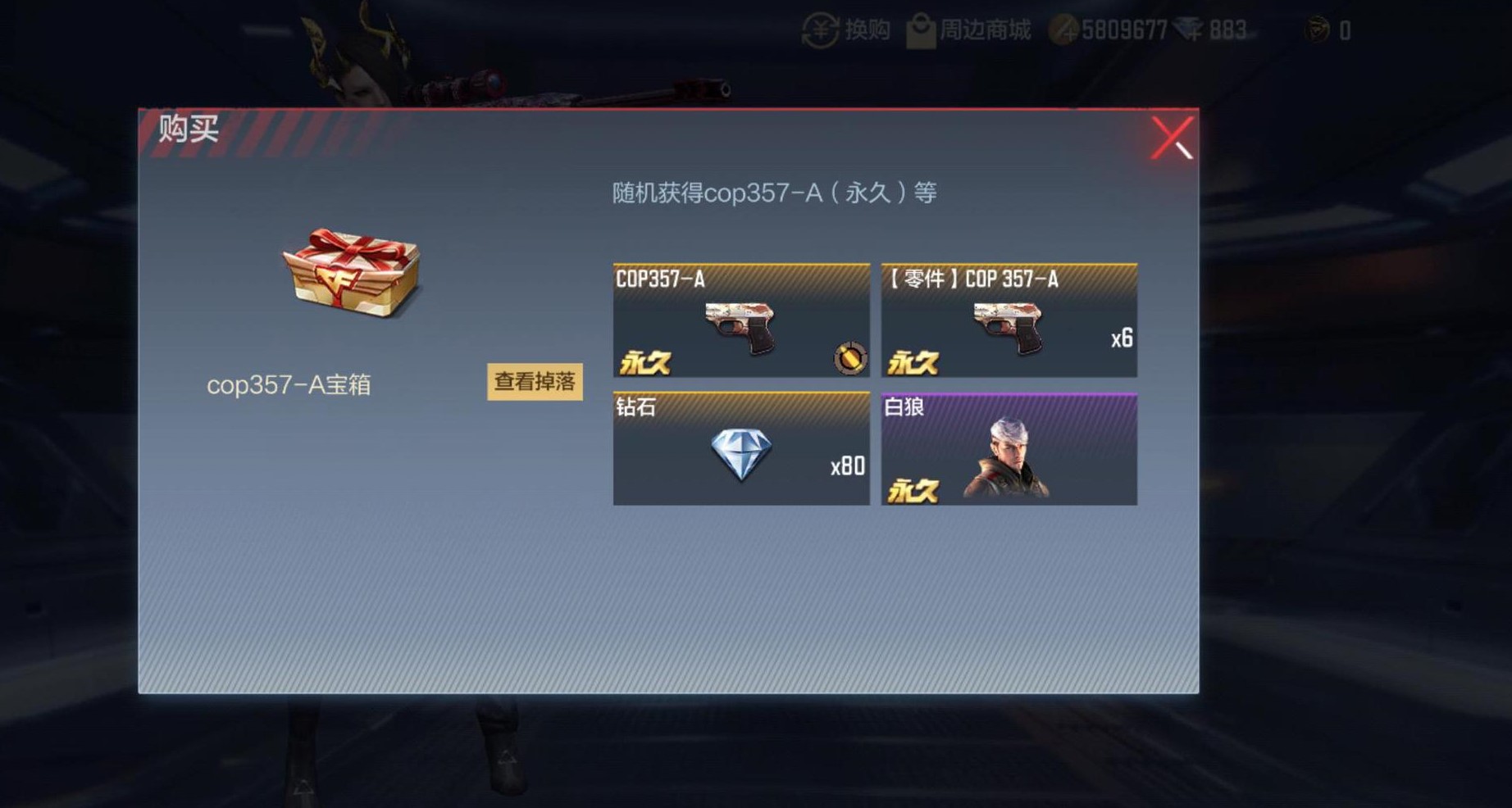Click the 购买 purchase header label

point(187,128)
